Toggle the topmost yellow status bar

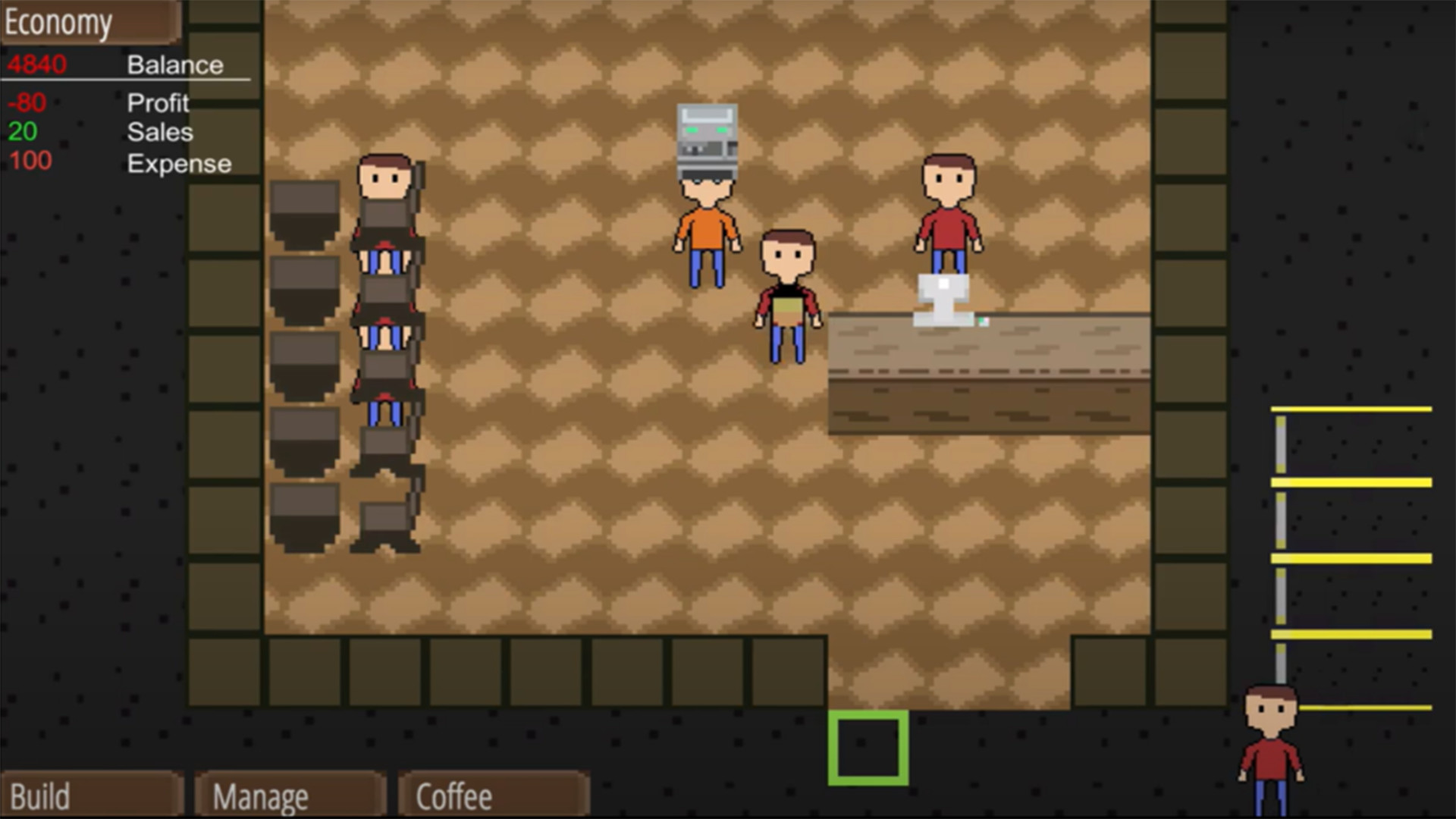click(1353, 409)
